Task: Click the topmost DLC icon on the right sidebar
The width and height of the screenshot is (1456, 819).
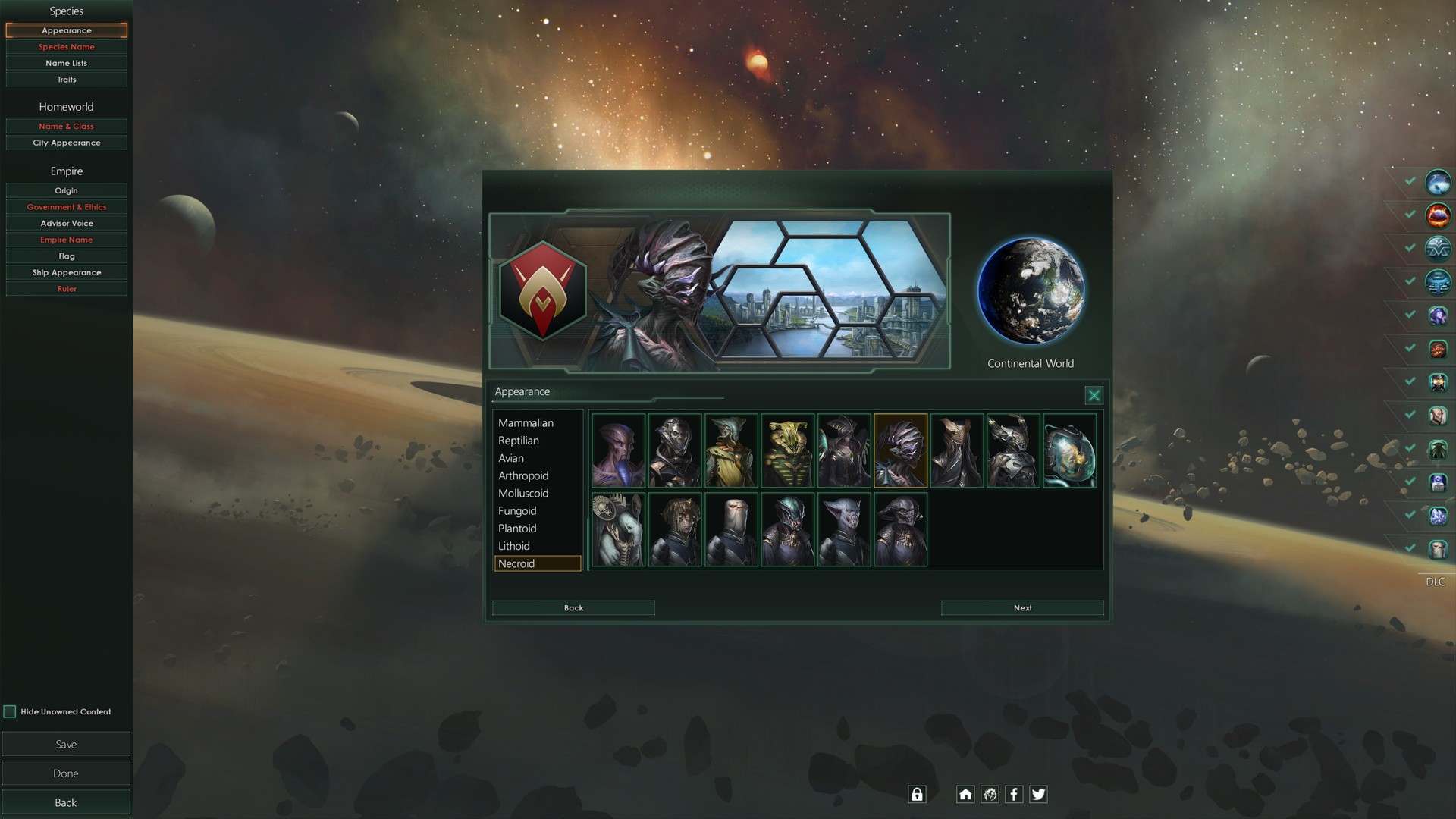Action: click(x=1438, y=182)
